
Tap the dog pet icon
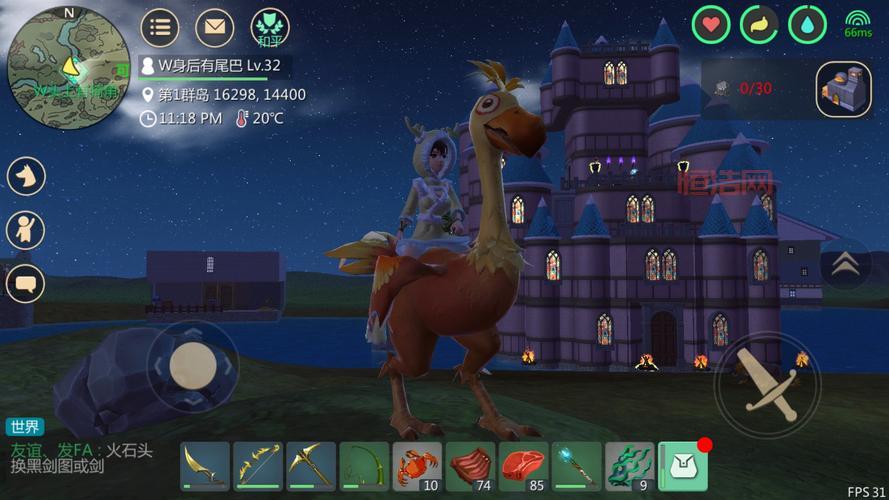point(26,177)
